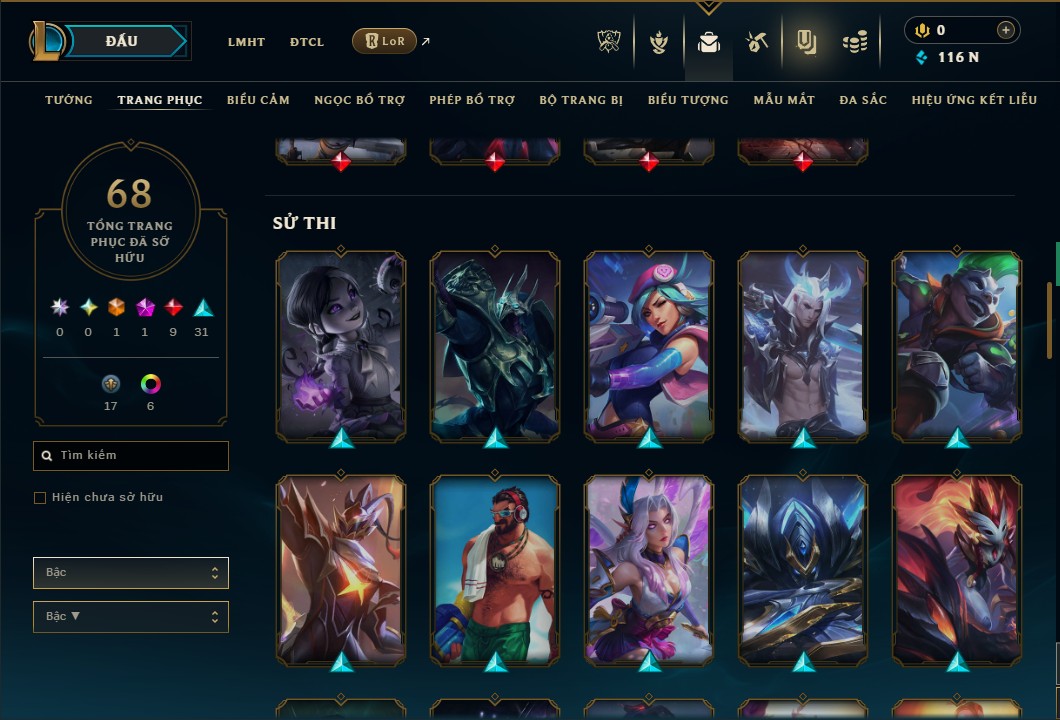
Task: Open the Bậc dropdown with the downward triangle
Action: click(131, 617)
